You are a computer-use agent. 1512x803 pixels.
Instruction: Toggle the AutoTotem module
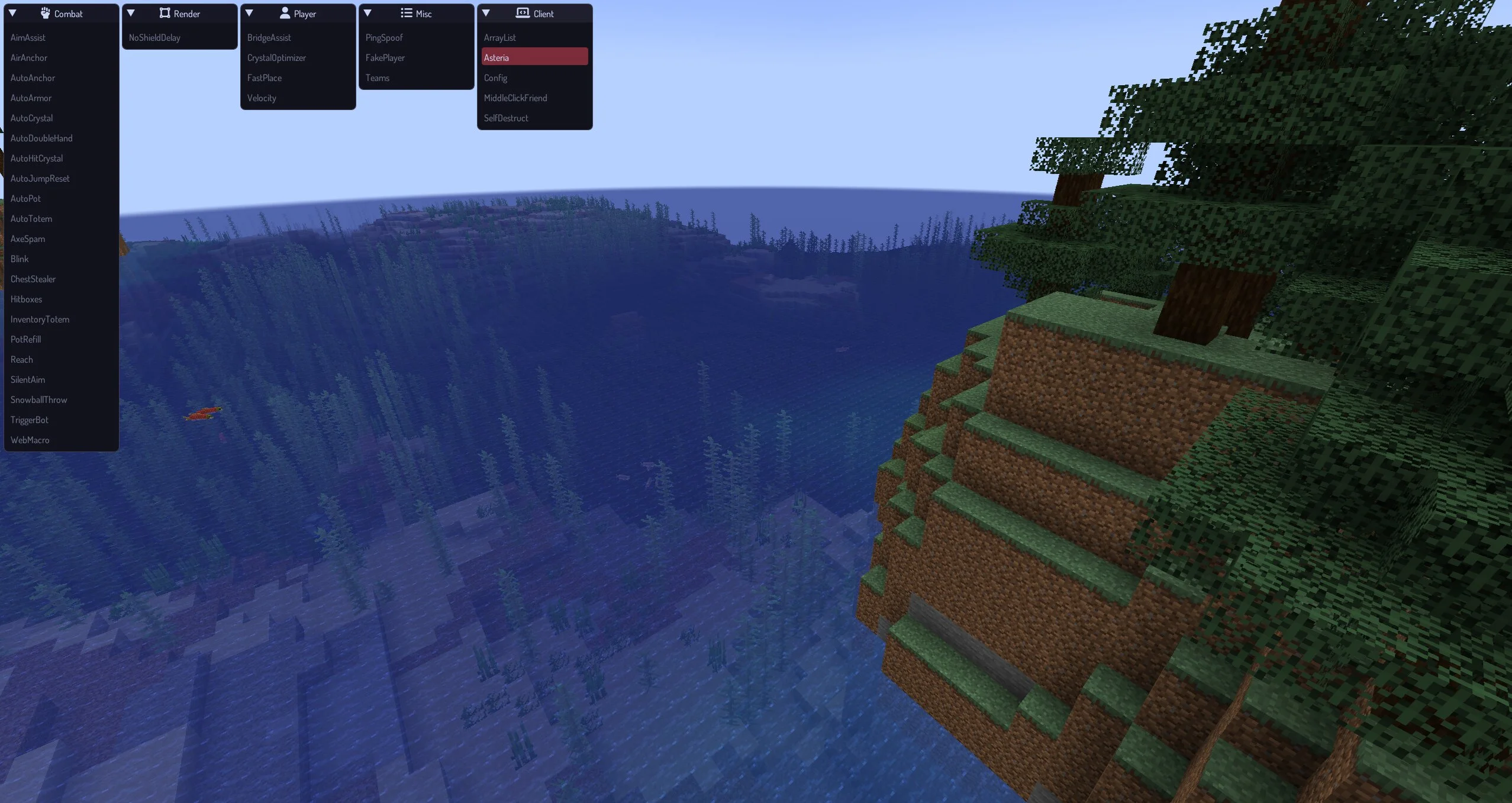(31, 219)
